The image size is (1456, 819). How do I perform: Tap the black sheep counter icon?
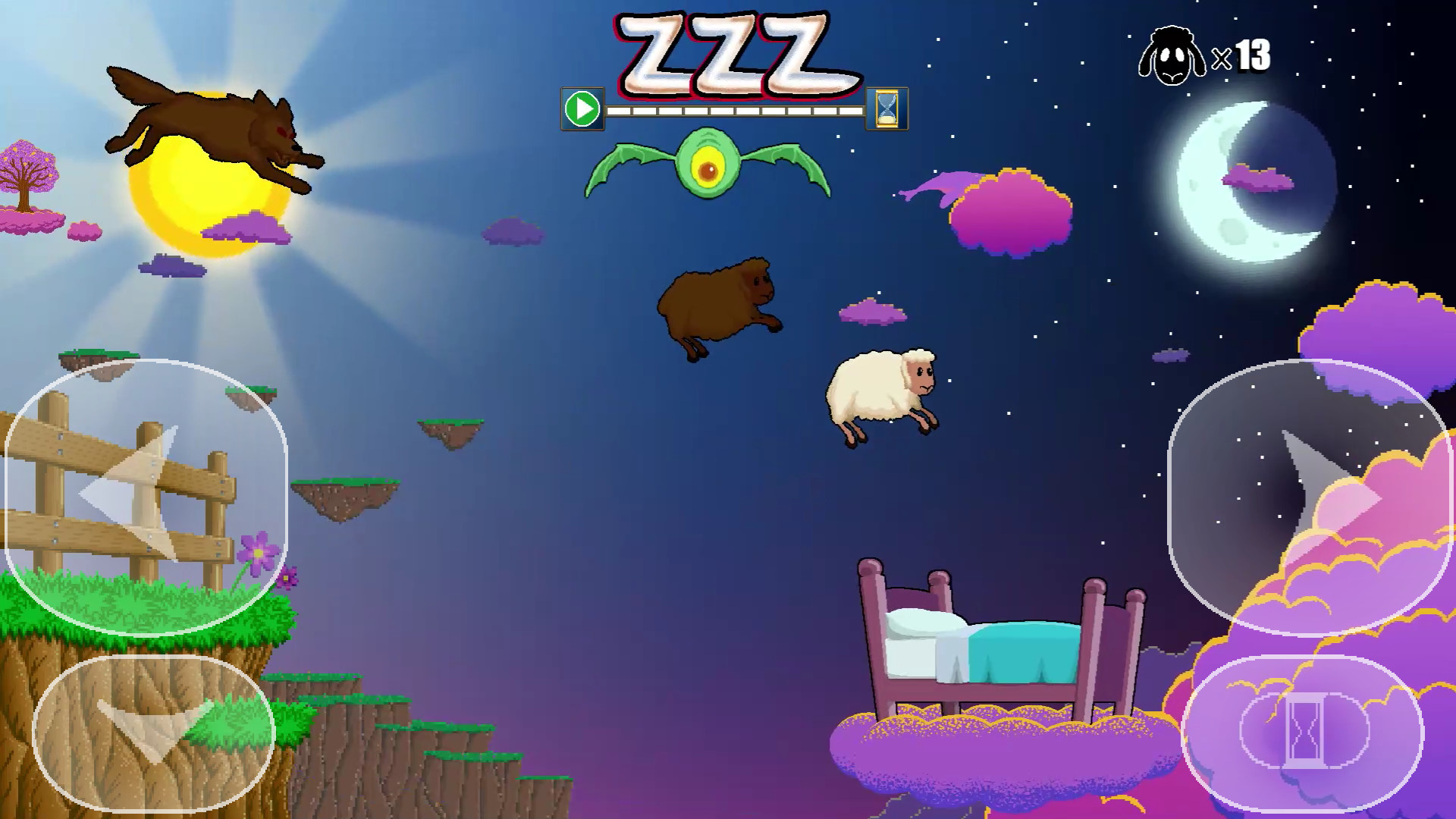(1174, 55)
